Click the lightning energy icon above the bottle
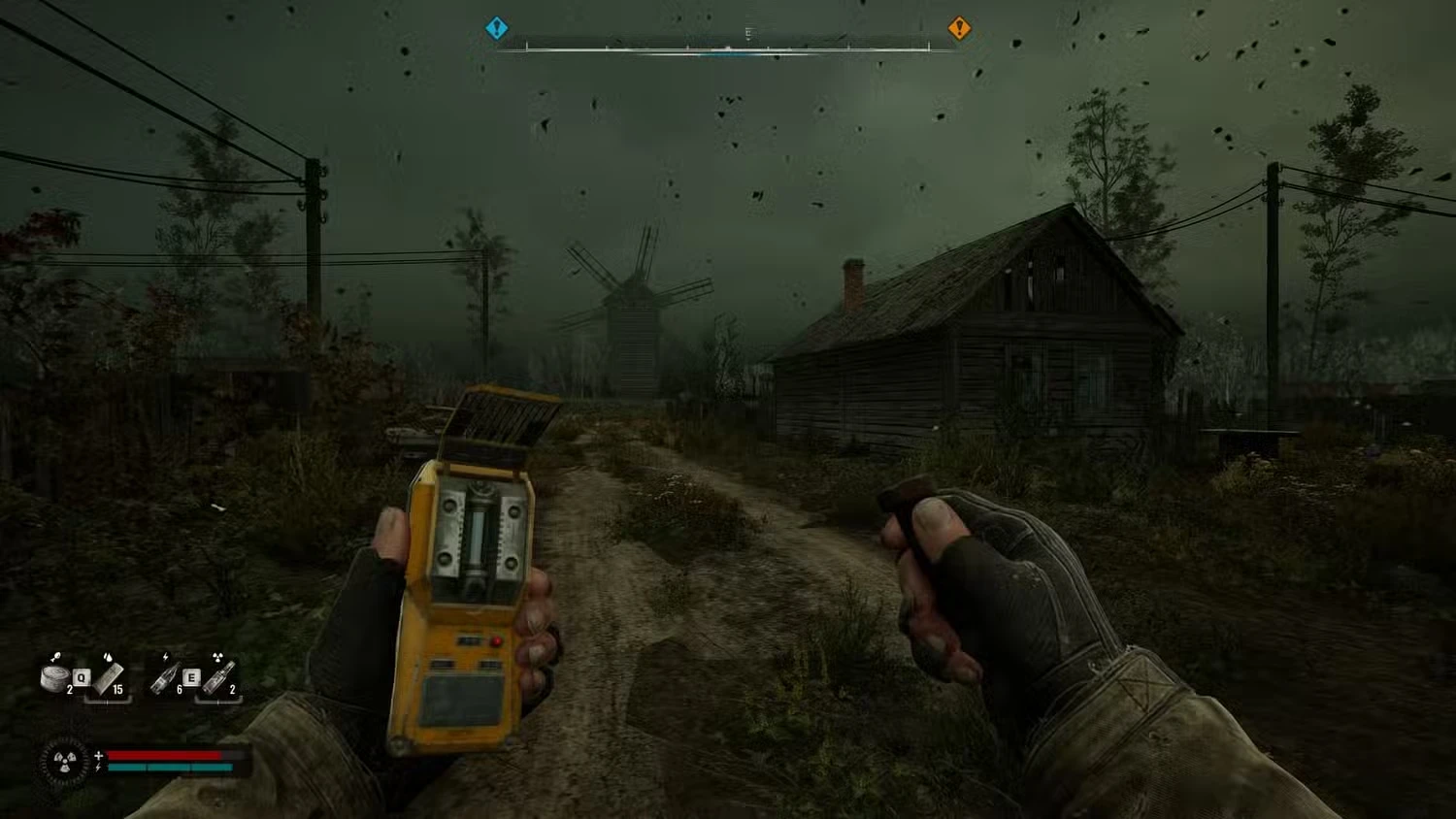The height and width of the screenshot is (819, 1456). (165, 657)
